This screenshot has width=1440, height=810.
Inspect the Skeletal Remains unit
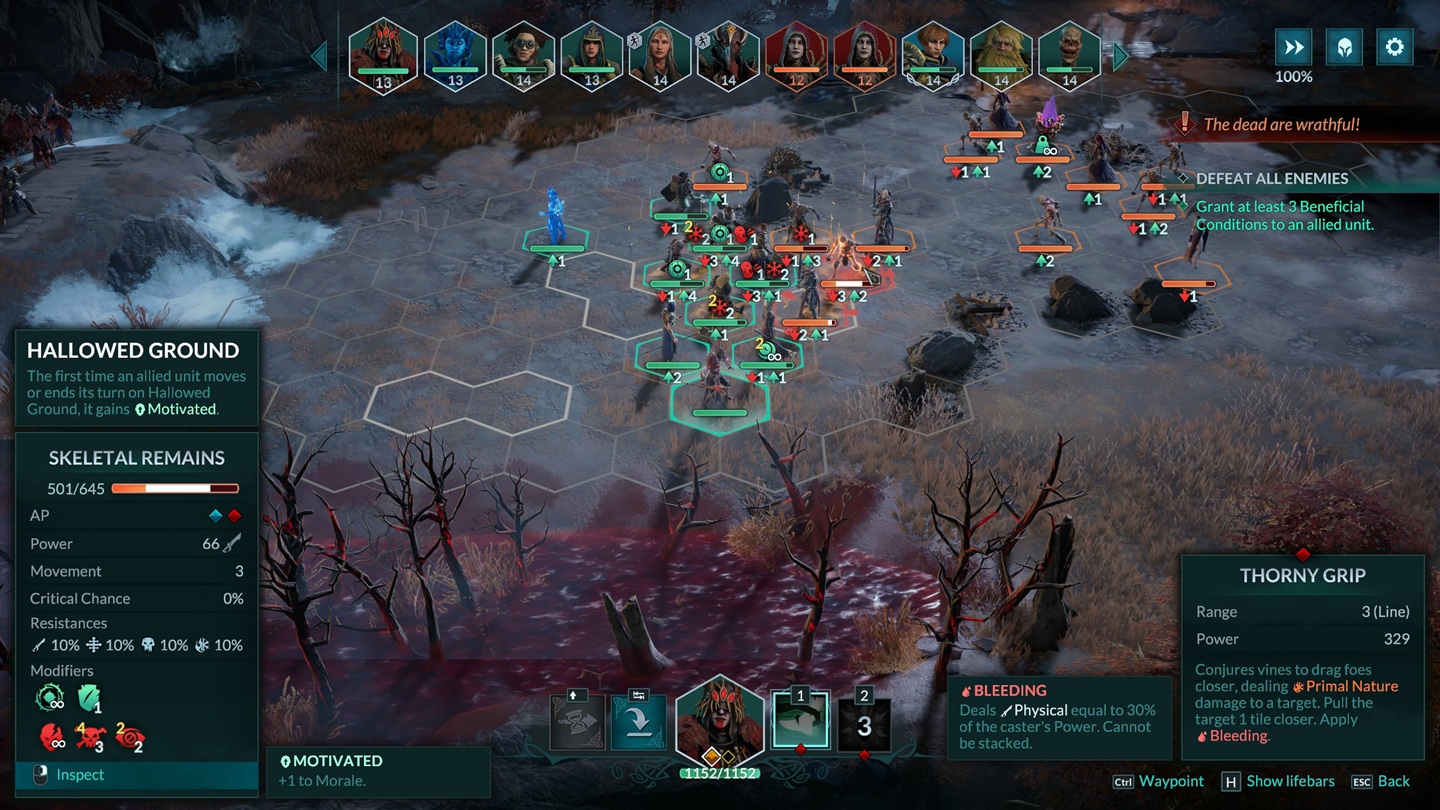(81, 775)
